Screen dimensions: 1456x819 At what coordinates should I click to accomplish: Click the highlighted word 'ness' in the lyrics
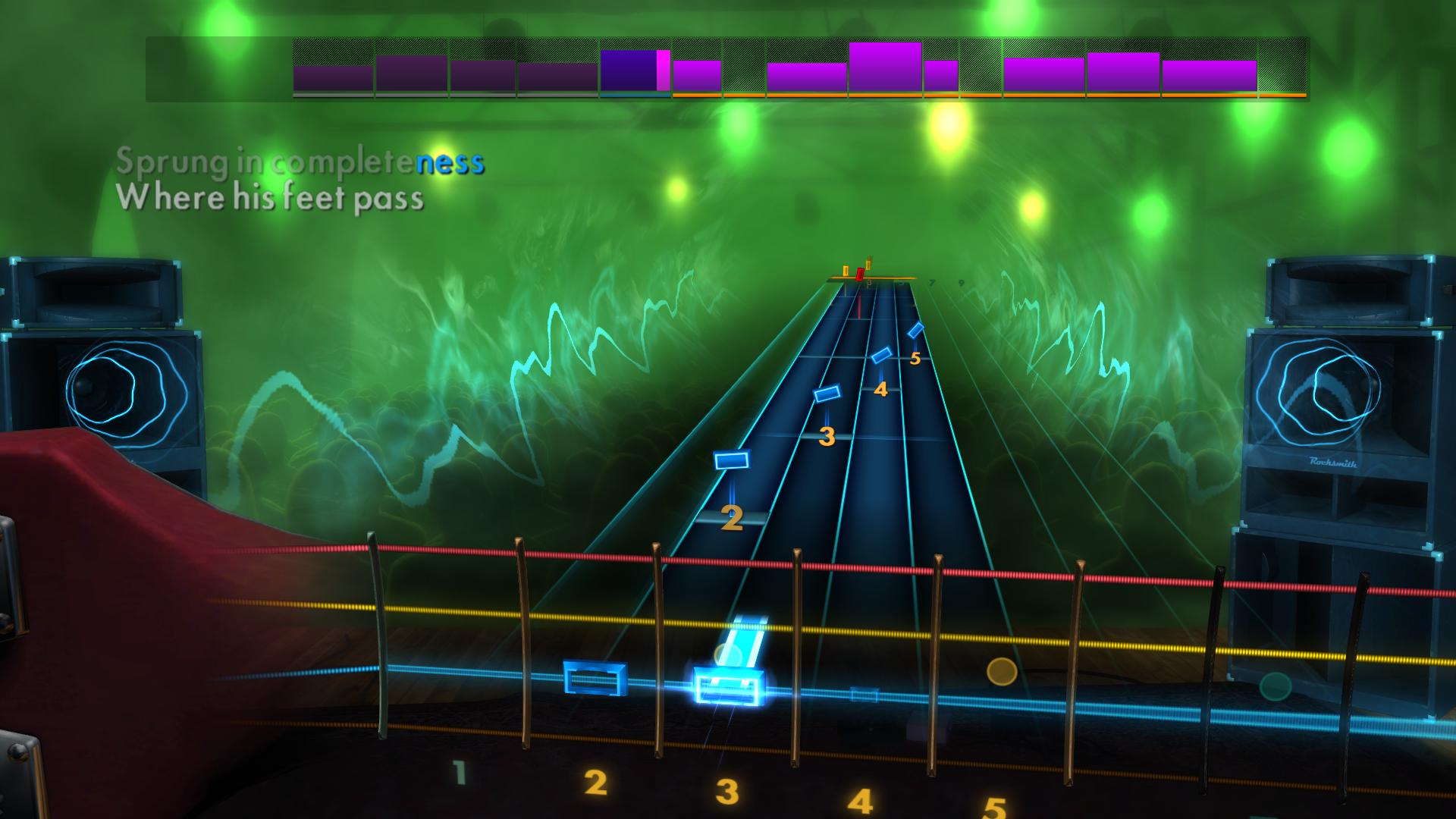[450, 162]
